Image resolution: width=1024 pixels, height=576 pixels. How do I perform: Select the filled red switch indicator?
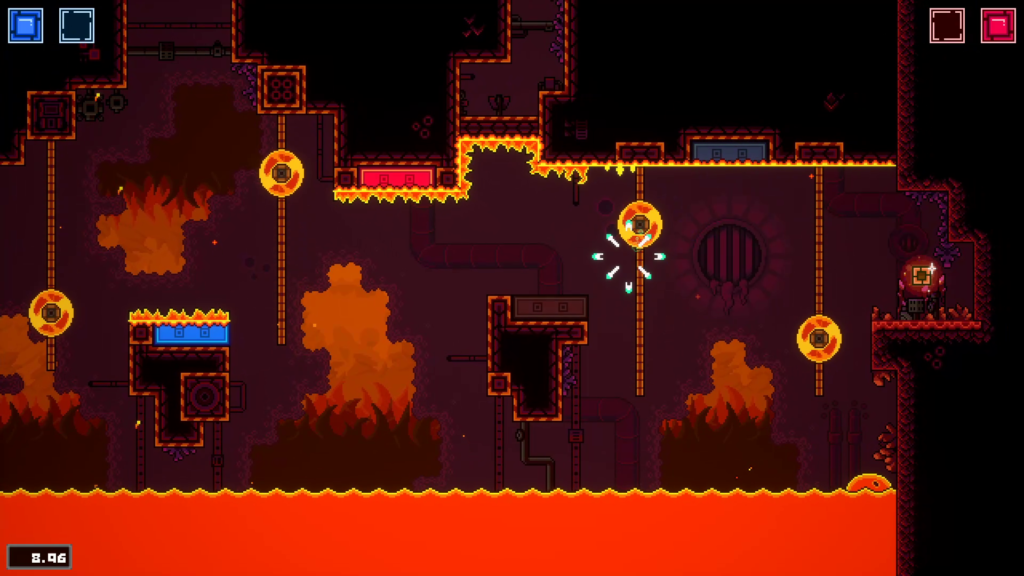click(x=998, y=26)
